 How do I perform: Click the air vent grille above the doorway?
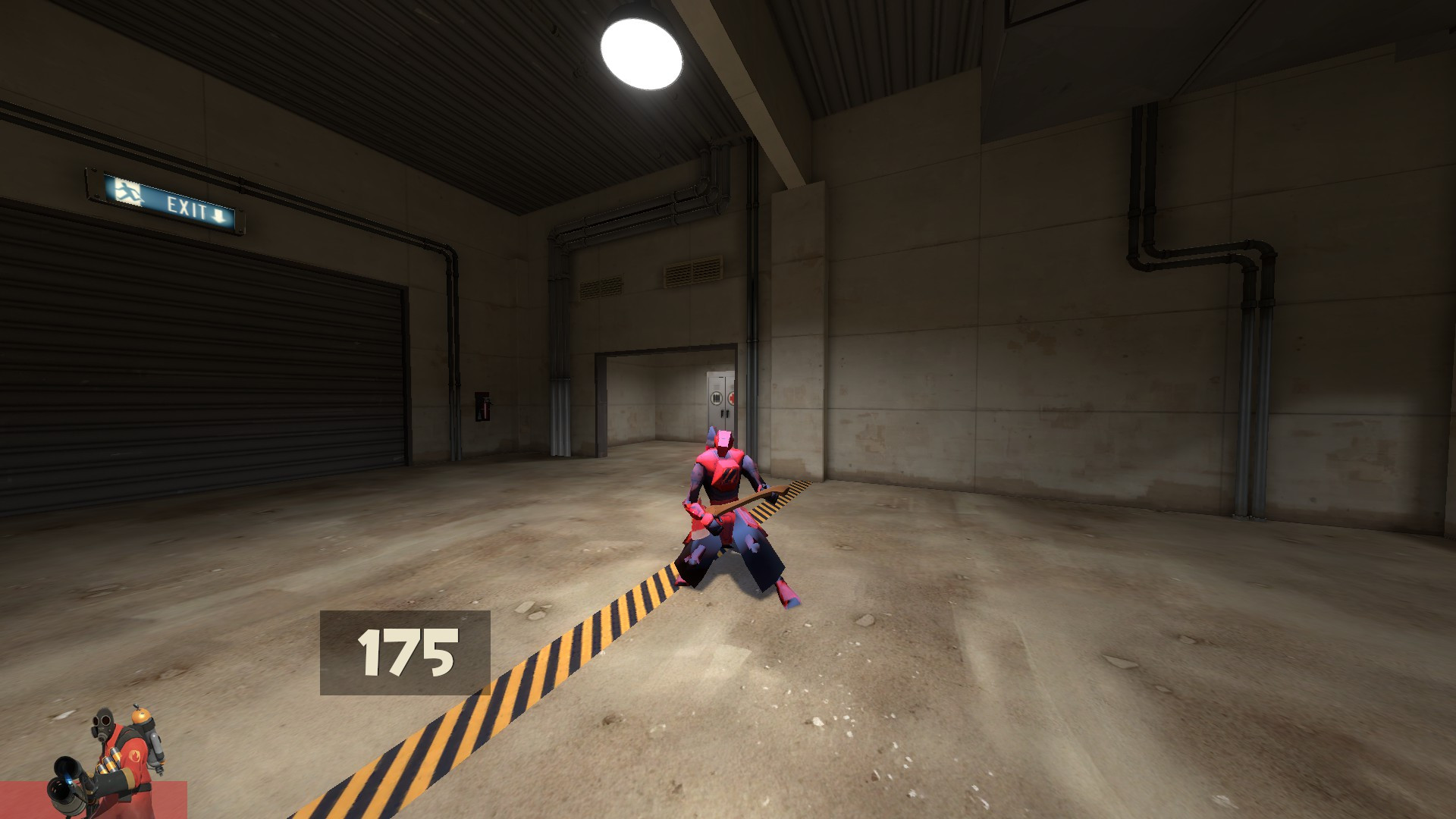(694, 271)
